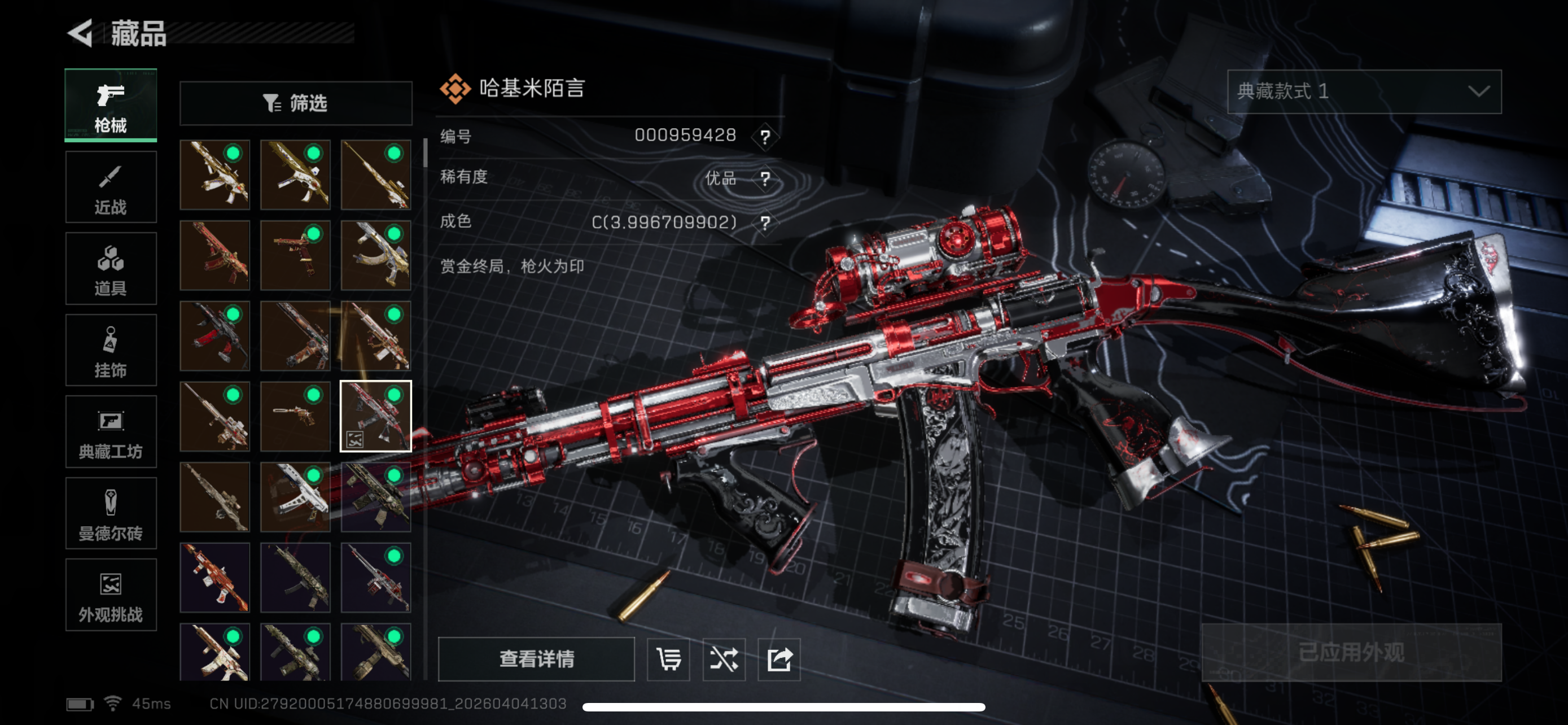Click the cart list icon button
The width and height of the screenshot is (1568, 725).
(668, 658)
